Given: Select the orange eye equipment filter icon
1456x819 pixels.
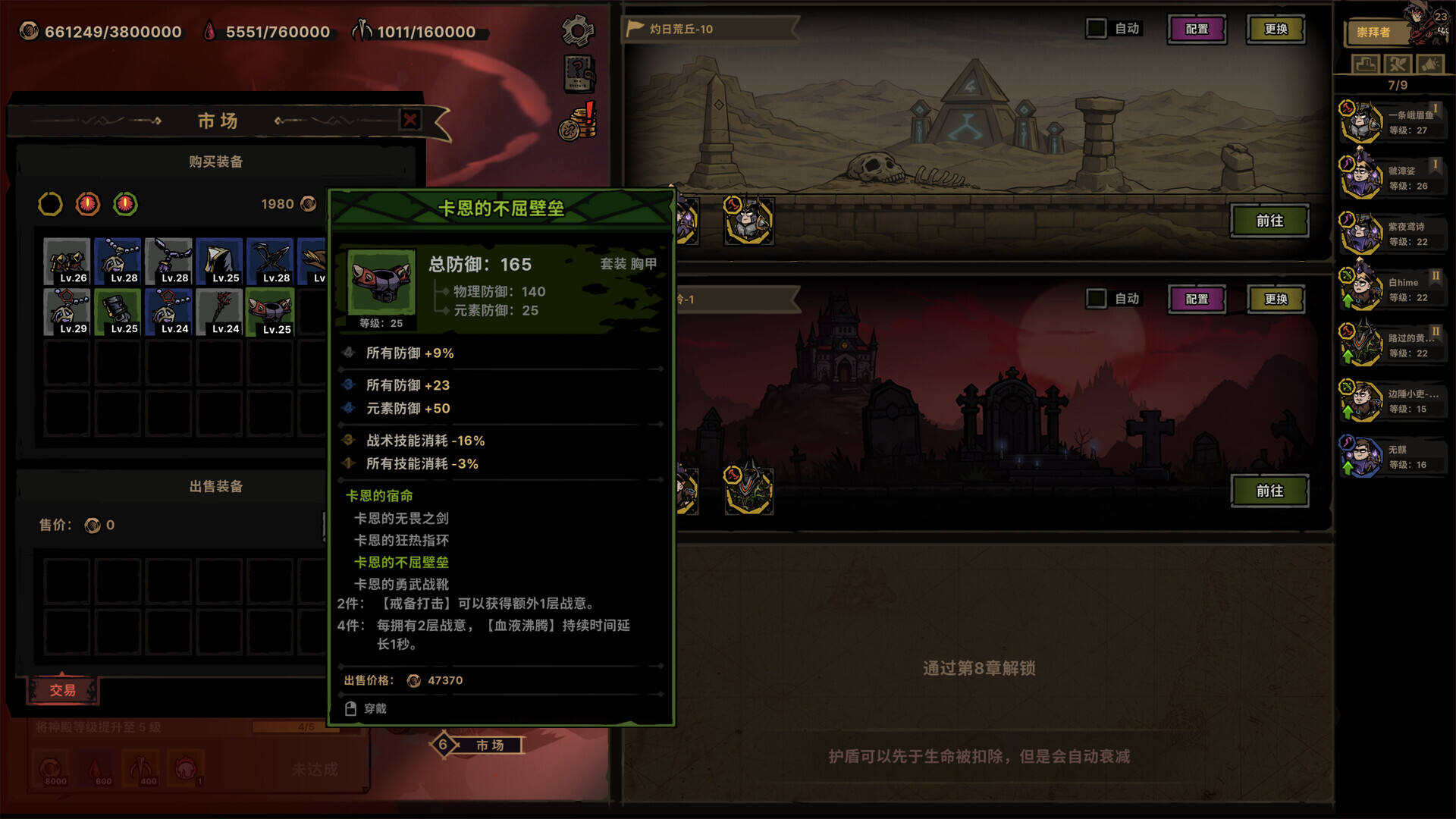Looking at the screenshot, I should (89, 203).
